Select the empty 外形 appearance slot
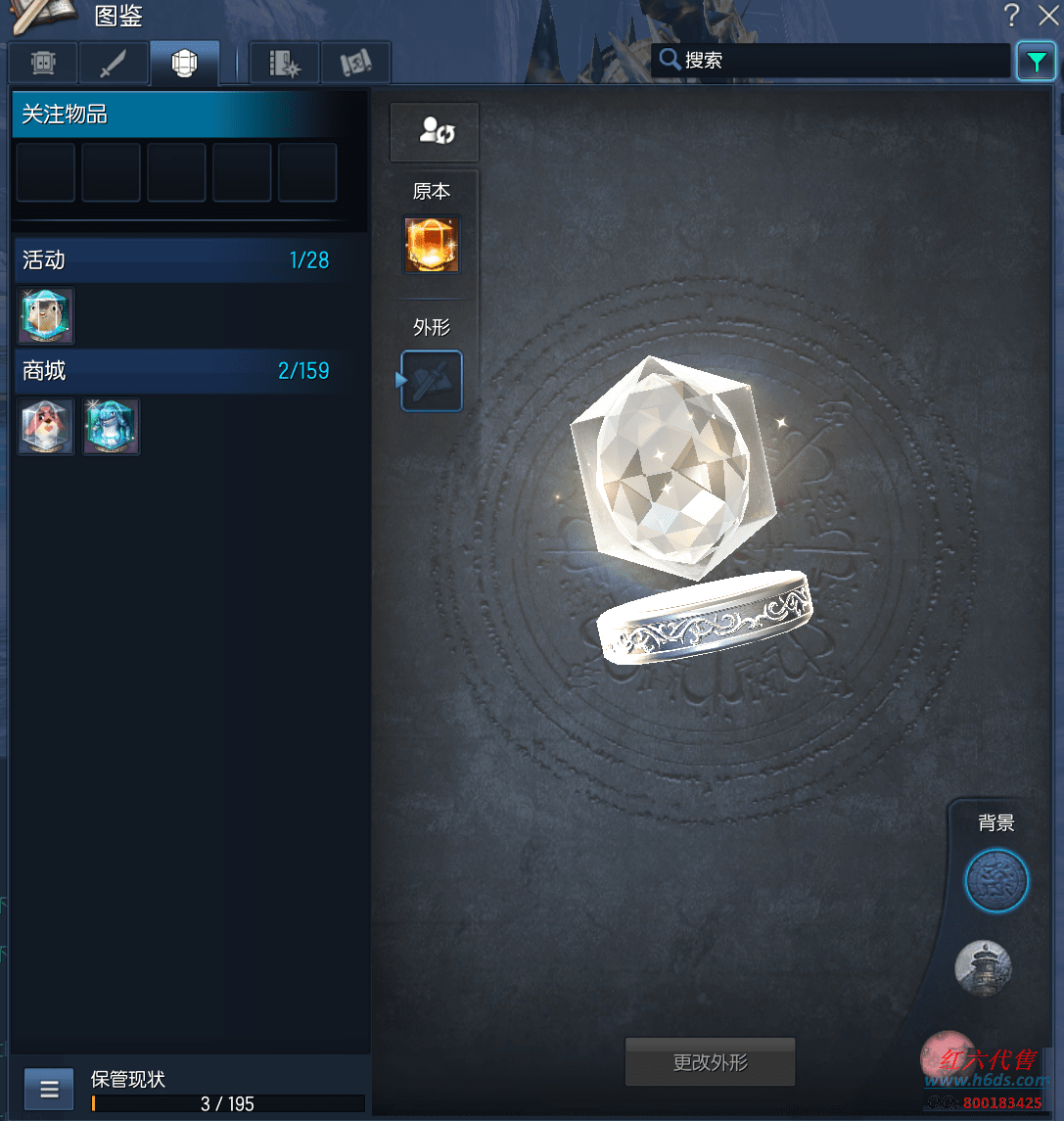Viewport: 1064px width, 1121px height. click(432, 381)
